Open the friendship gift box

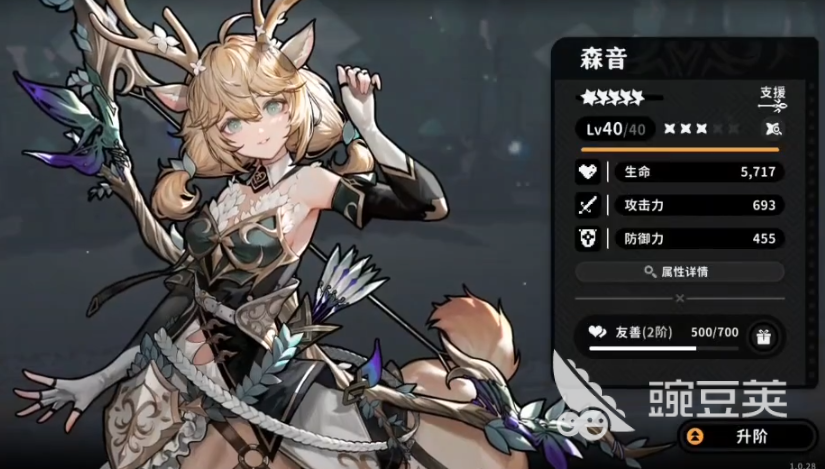point(763,337)
